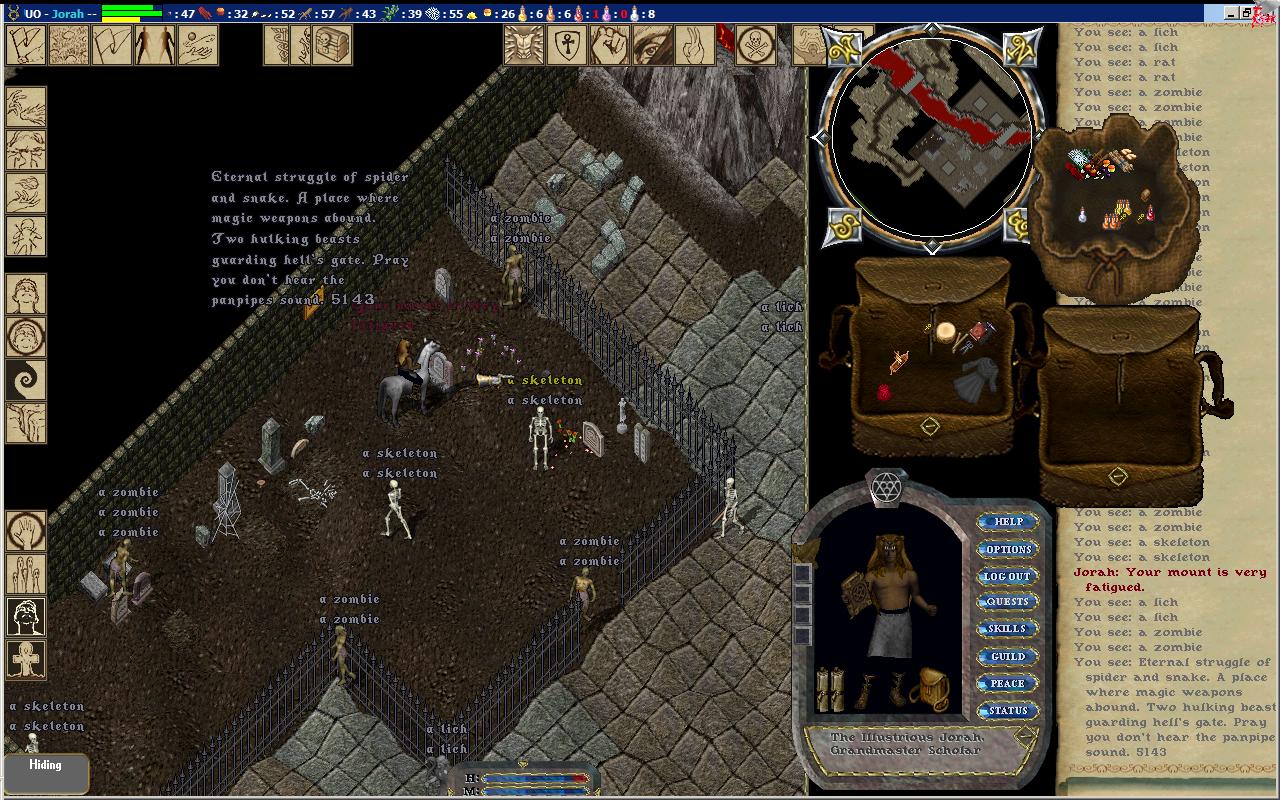
Task: Pick the red spellbook in the backpack
Action: pos(979,334)
